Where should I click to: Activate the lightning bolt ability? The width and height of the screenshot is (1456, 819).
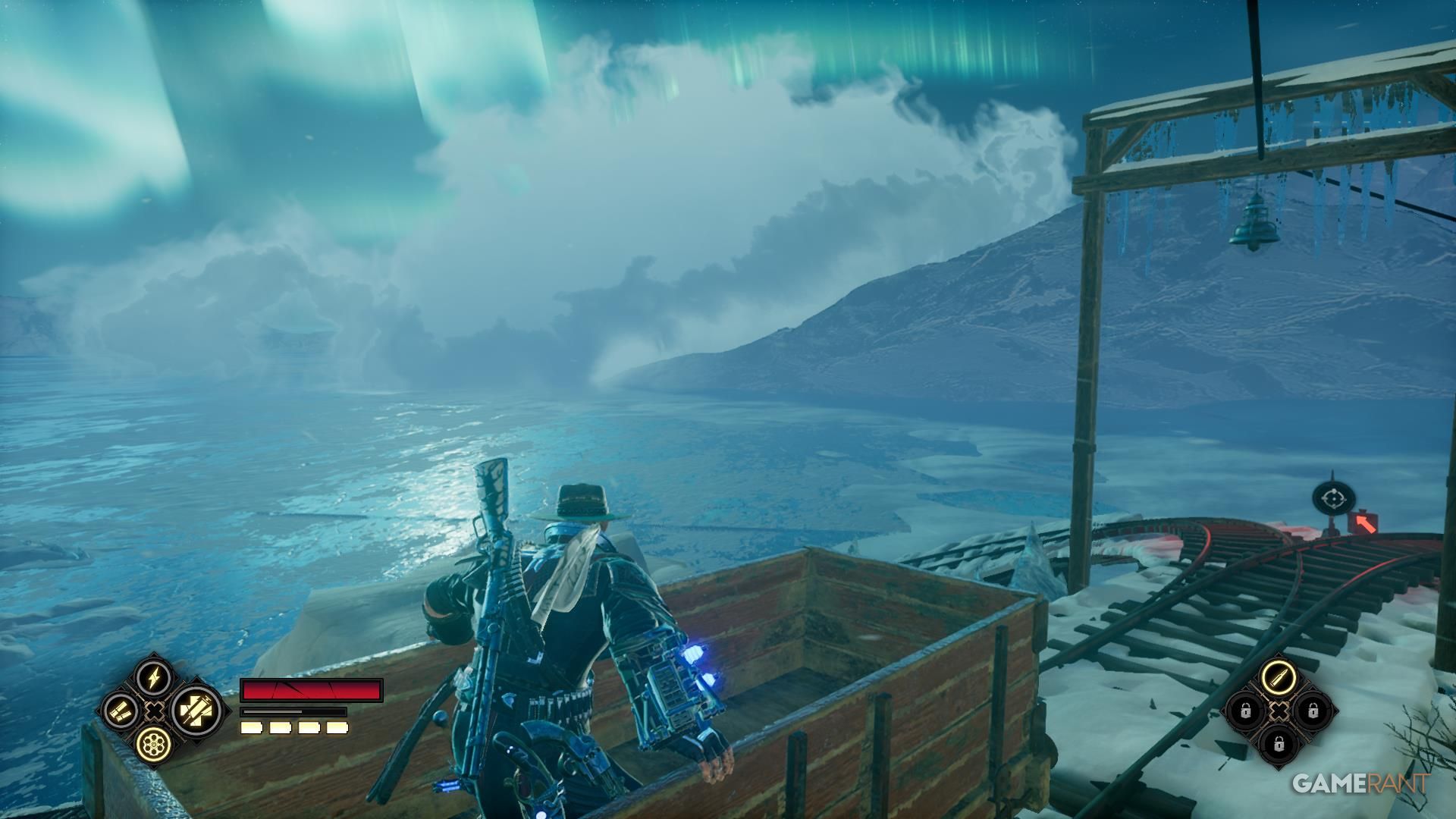pos(152,677)
